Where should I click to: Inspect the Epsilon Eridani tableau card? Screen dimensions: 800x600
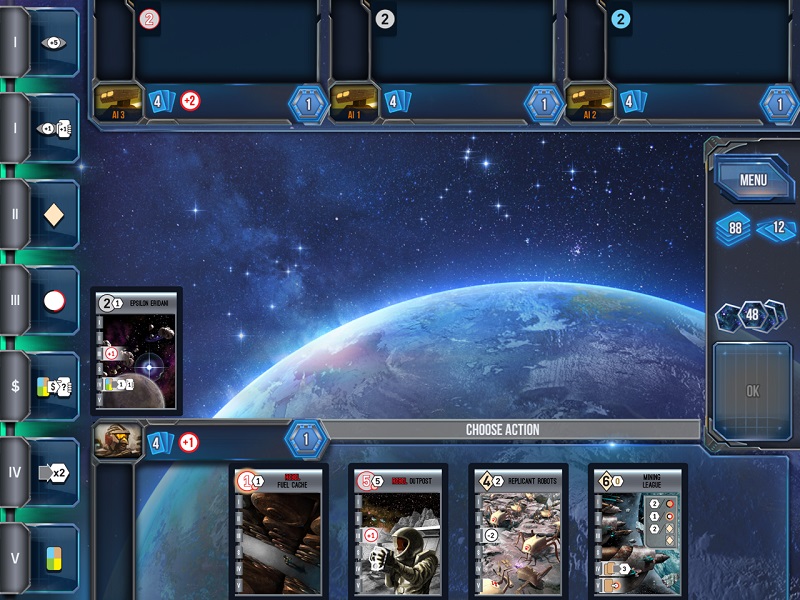[x=136, y=350]
